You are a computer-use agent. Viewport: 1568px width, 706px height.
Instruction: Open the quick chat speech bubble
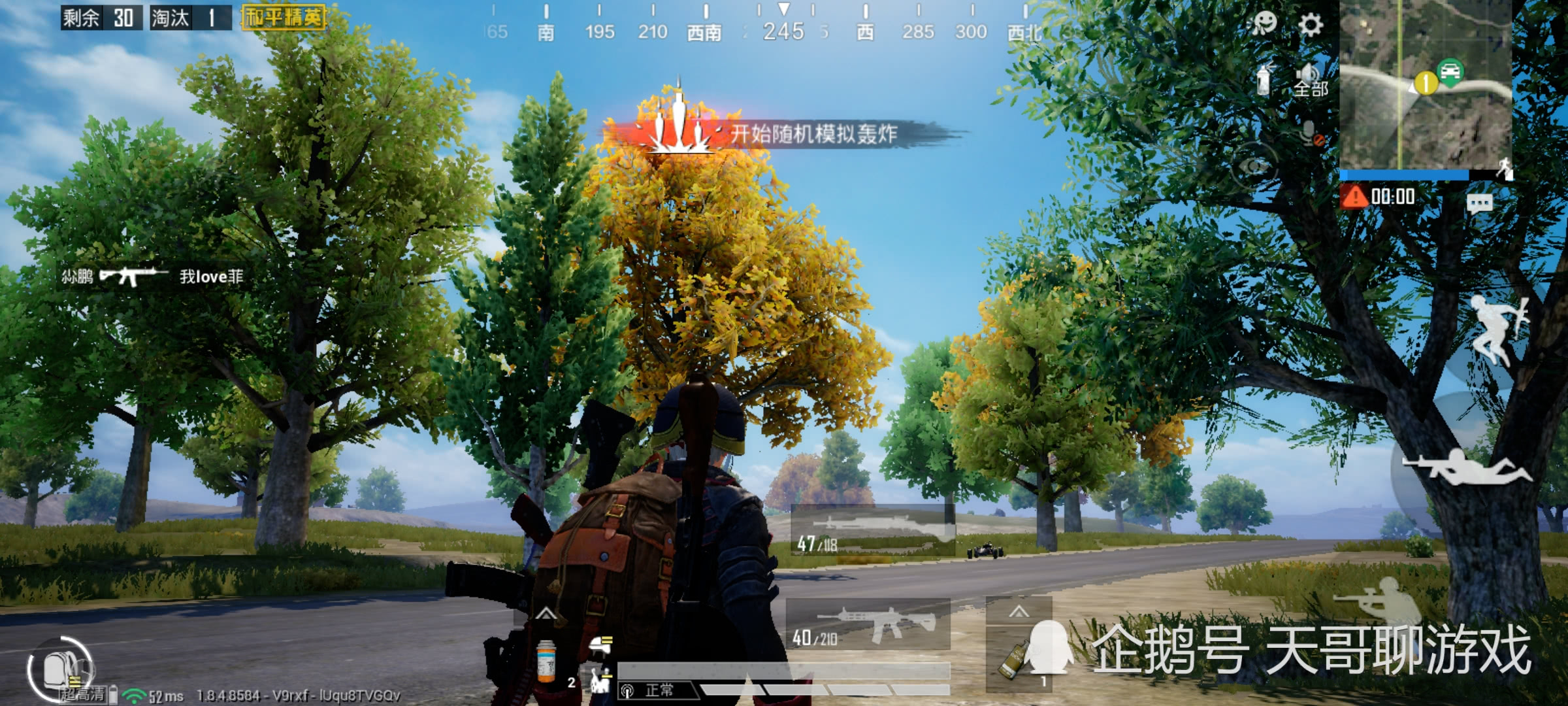pos(1479,204)
